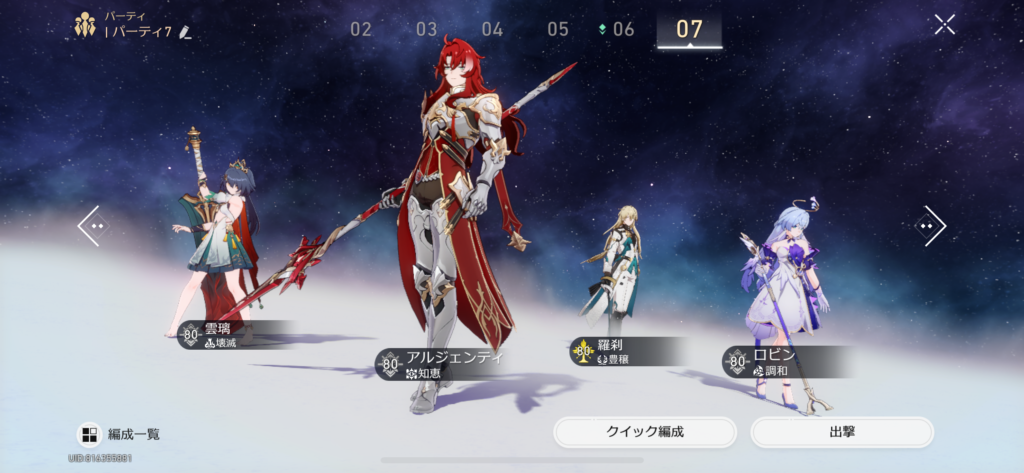Go to next party with right arrow
The width and height of the screenshot is (1024, 473).
tap(931, 226)
